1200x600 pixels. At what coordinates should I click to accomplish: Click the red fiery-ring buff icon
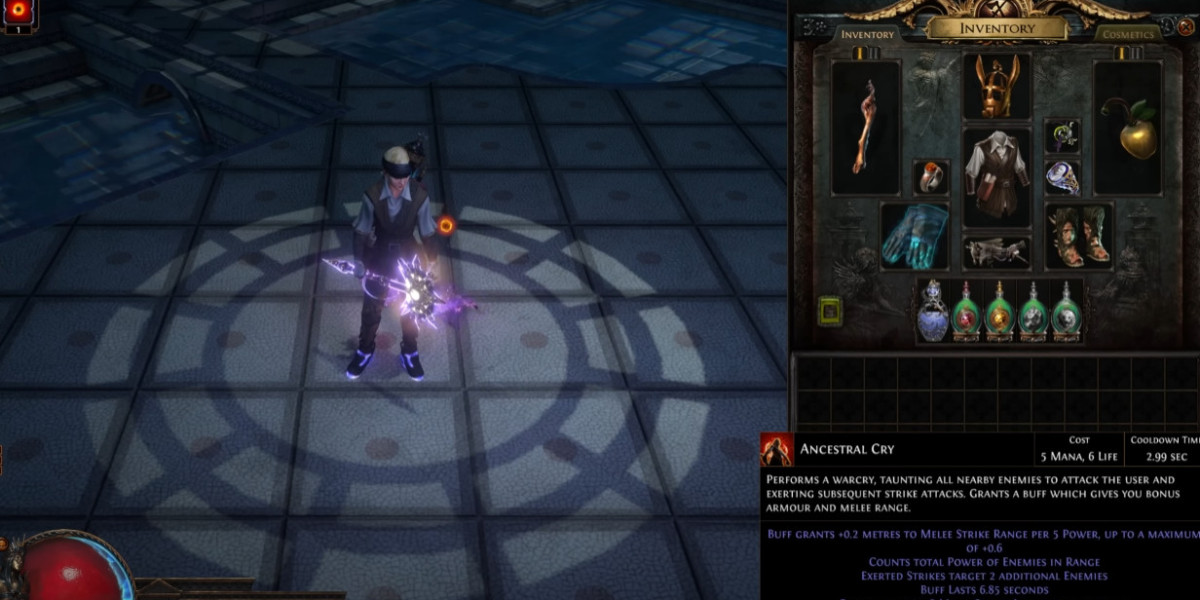coord(18,12)
